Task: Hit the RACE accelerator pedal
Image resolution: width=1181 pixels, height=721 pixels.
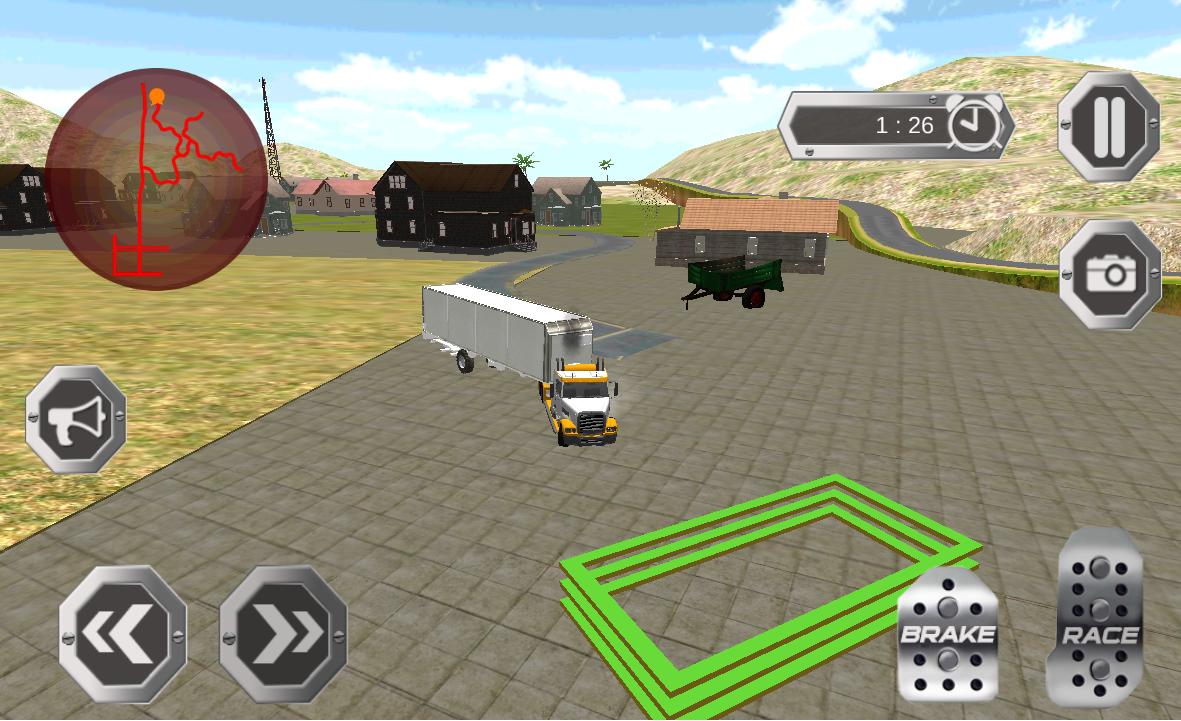Action: tap(1099, 620)
